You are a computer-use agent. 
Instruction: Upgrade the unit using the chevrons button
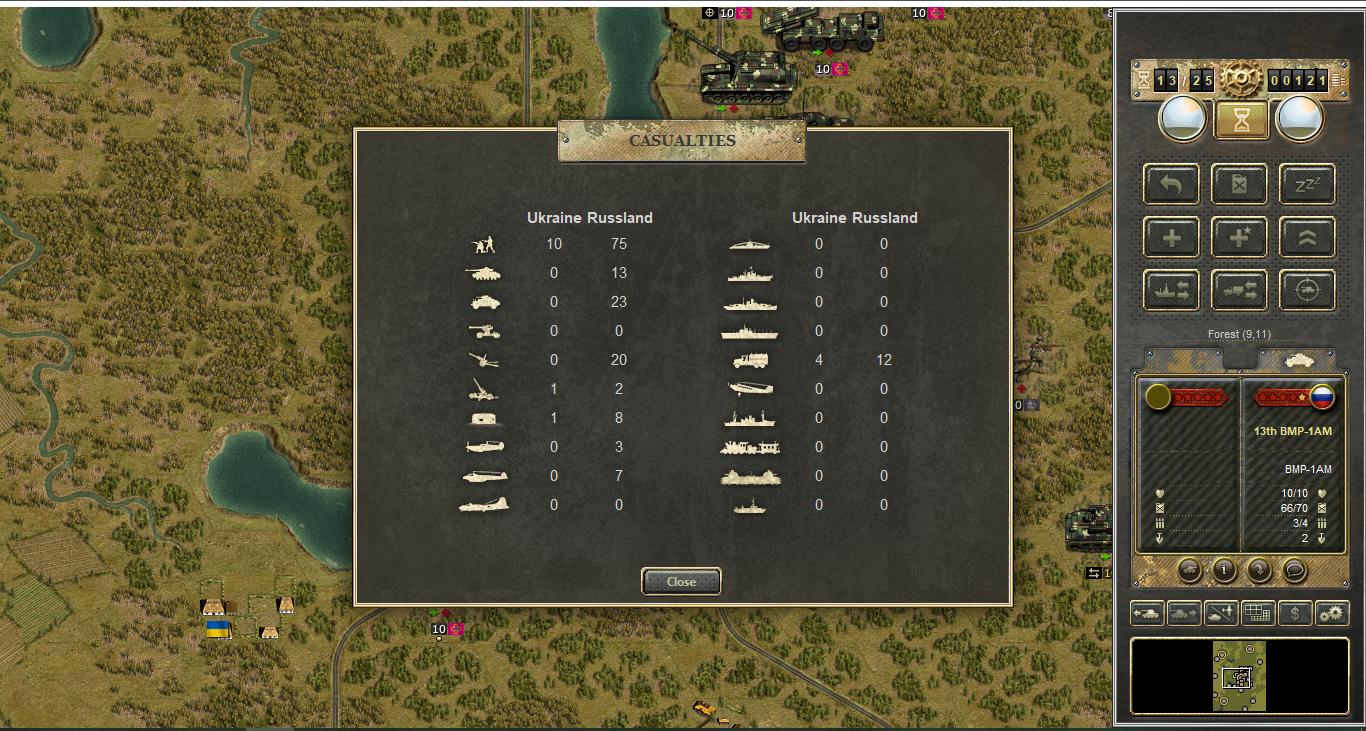[1308, 238]
